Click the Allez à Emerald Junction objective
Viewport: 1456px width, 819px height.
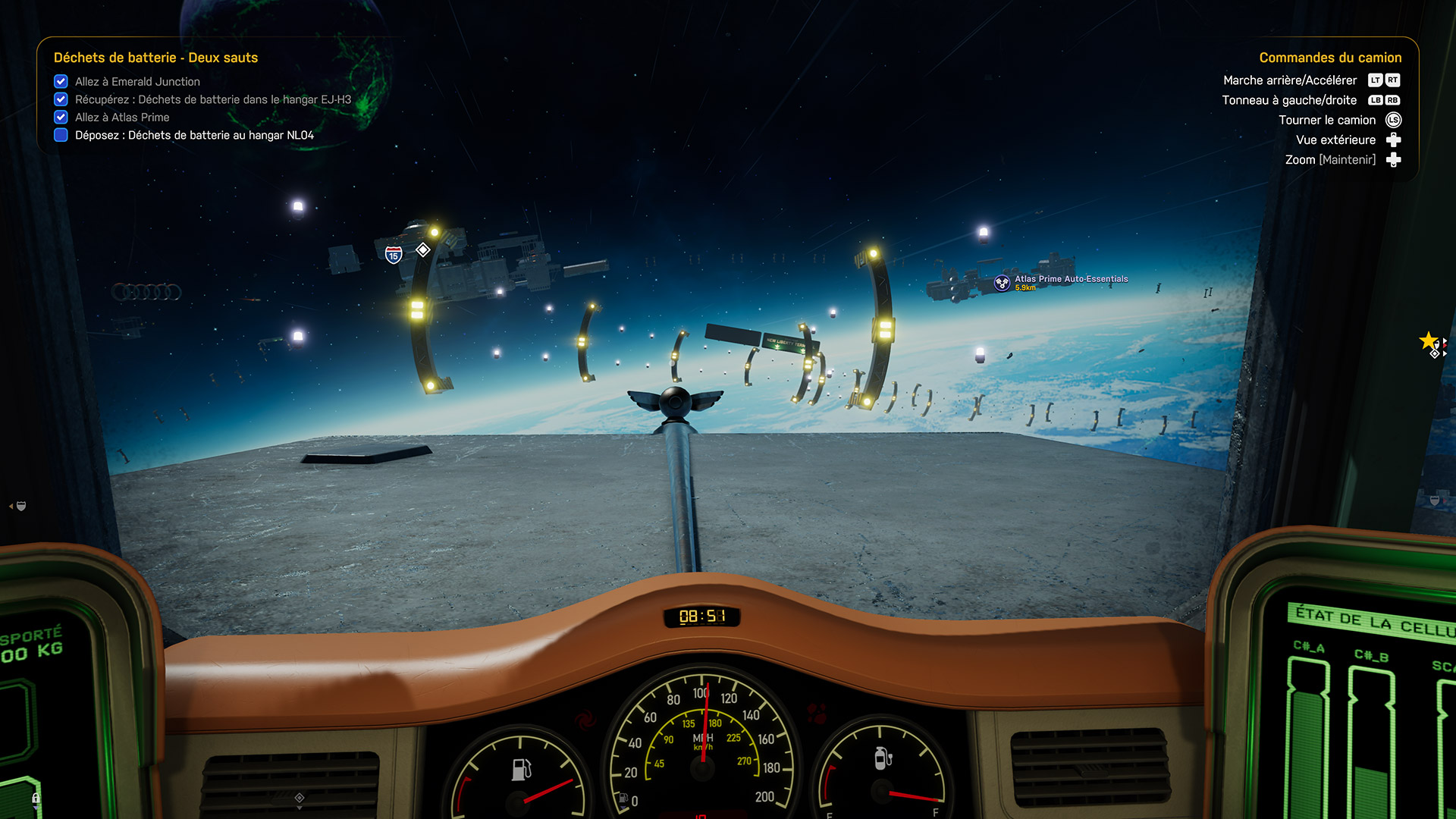pyautogui.click(x=137, y=81)
